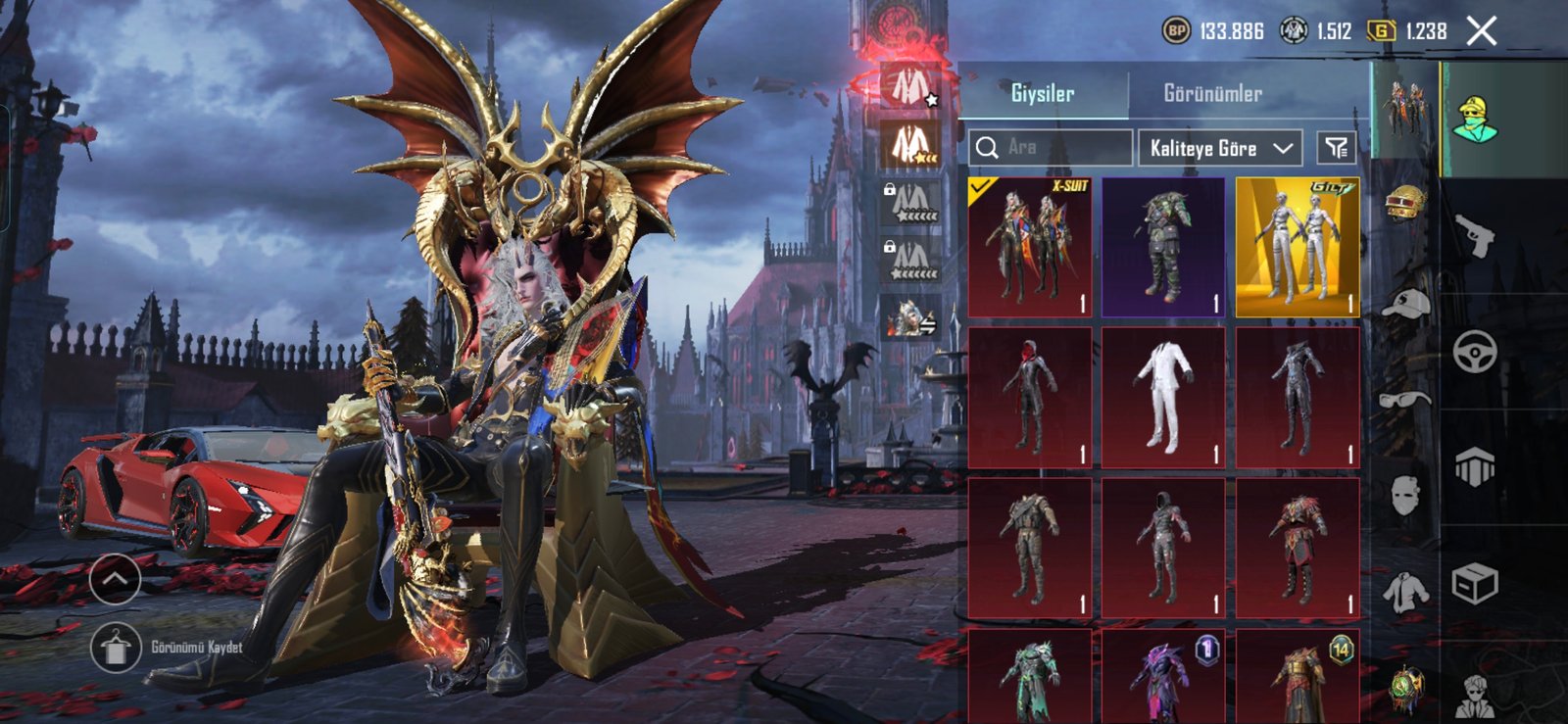Screen dimensions: 1568x724
Task: Select the X-SUIT outfit tile
Action: 1030,247
